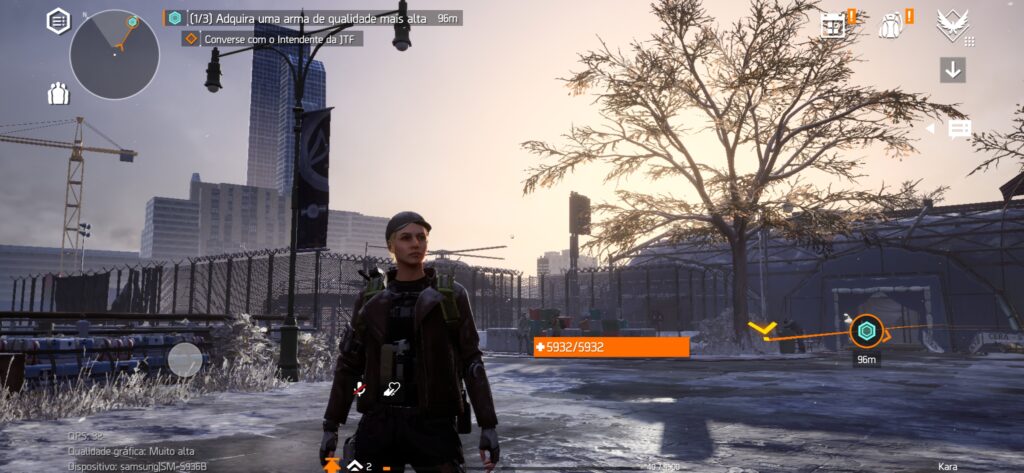Expand chat with the small left arrow

coord(930,128)
